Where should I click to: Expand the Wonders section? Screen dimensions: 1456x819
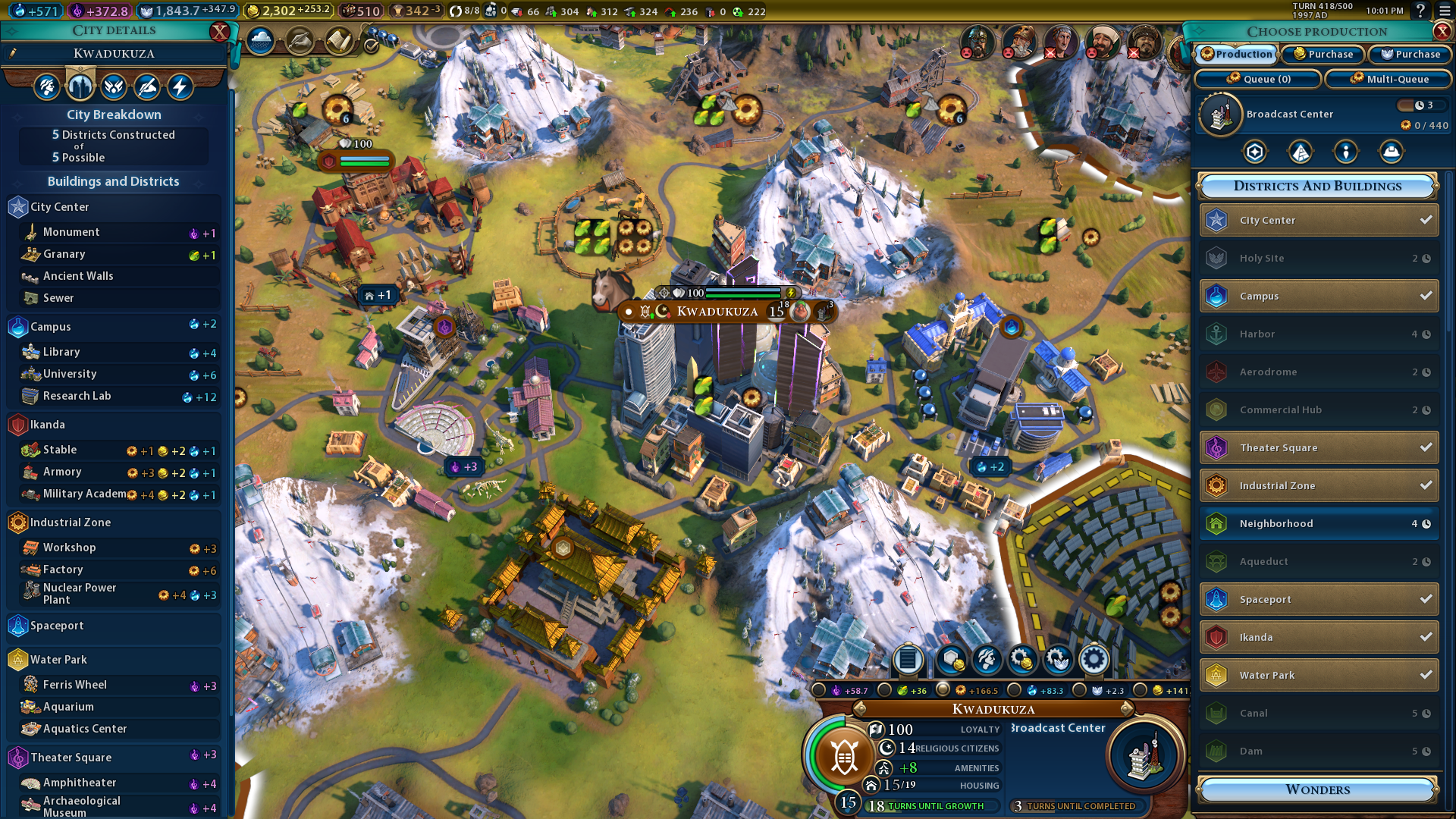[1317, 790]
